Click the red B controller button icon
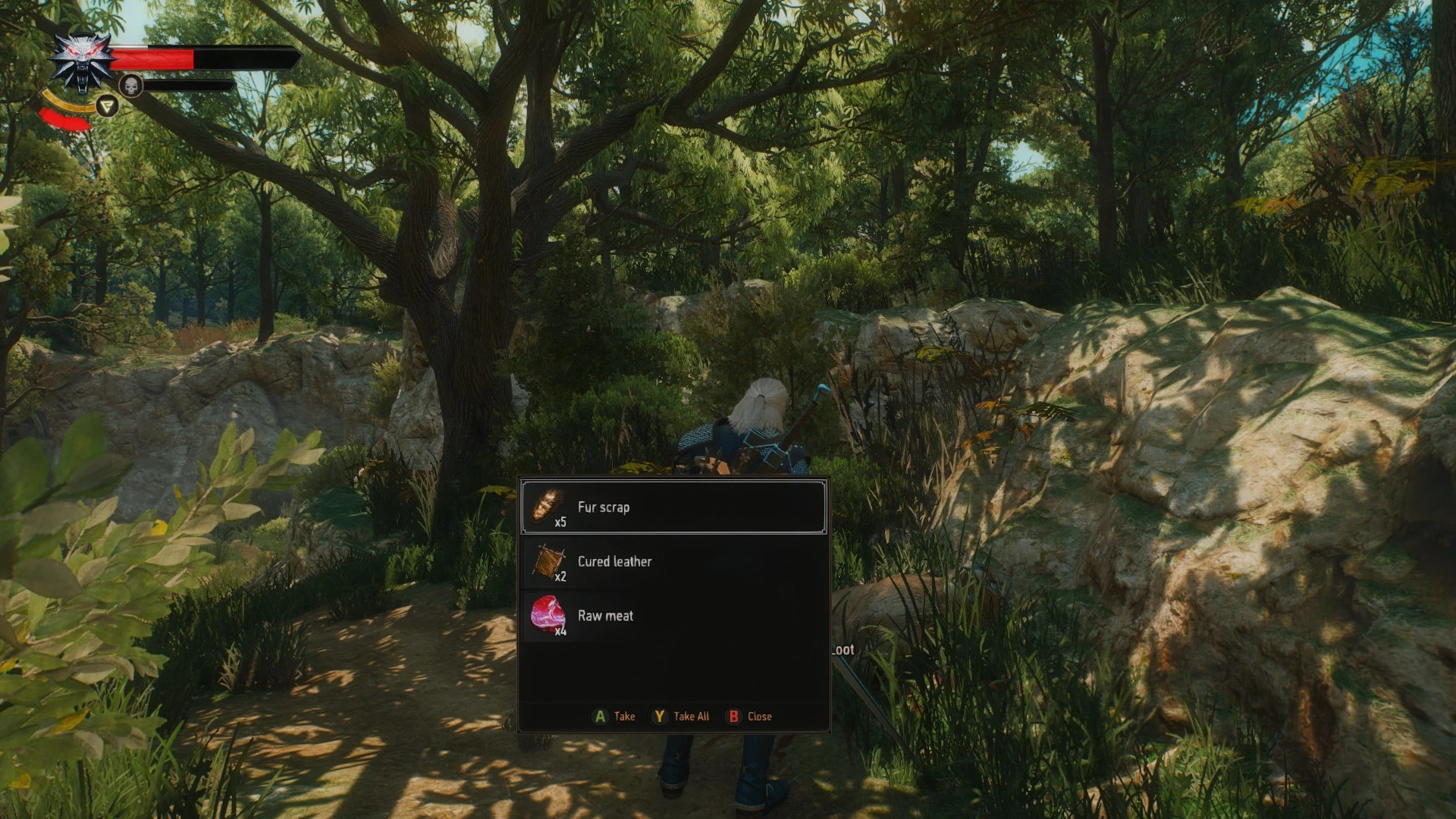1456x819 pixels. [x=733, y=715]
